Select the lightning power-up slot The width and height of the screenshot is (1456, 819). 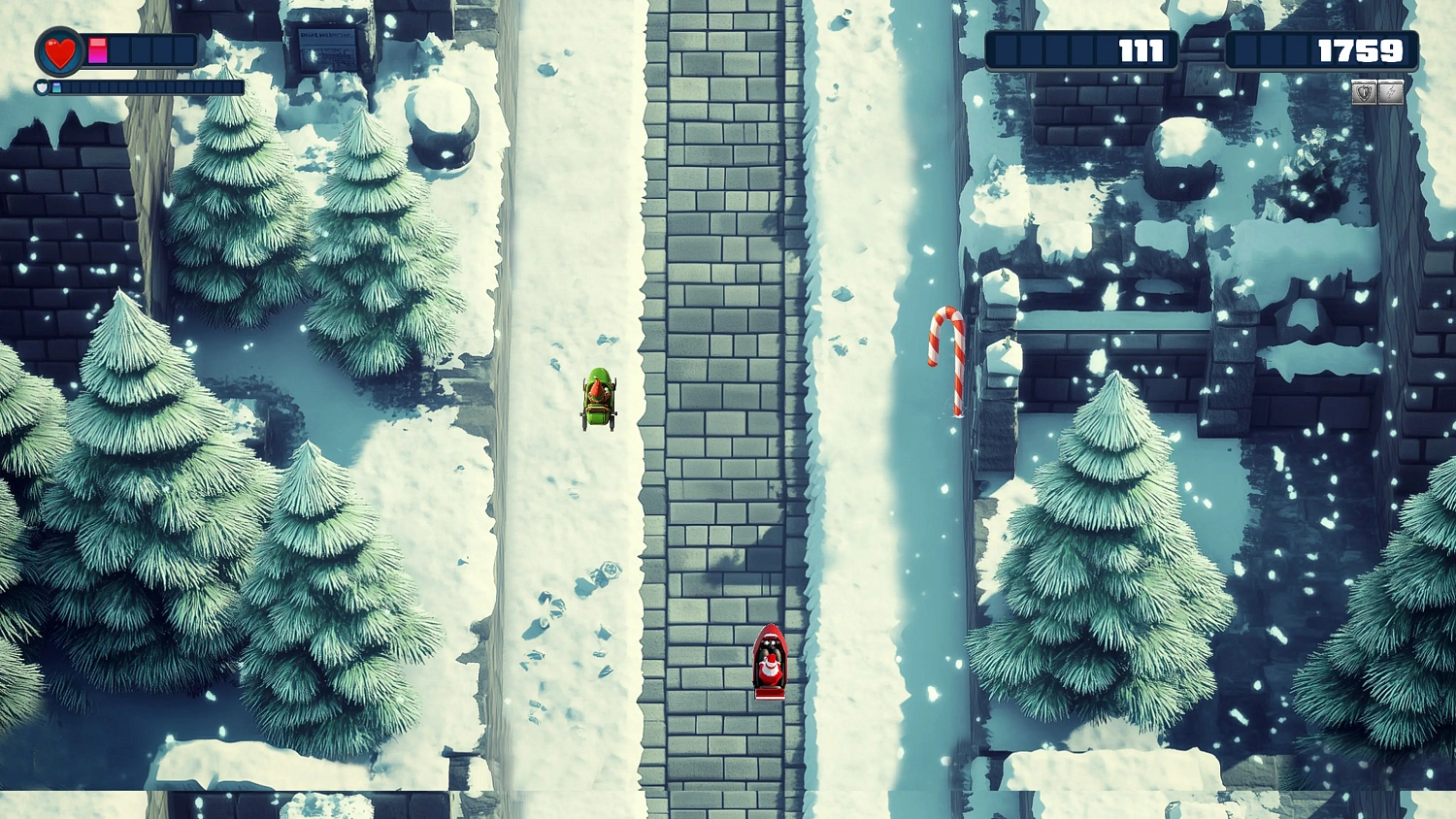1391,92
